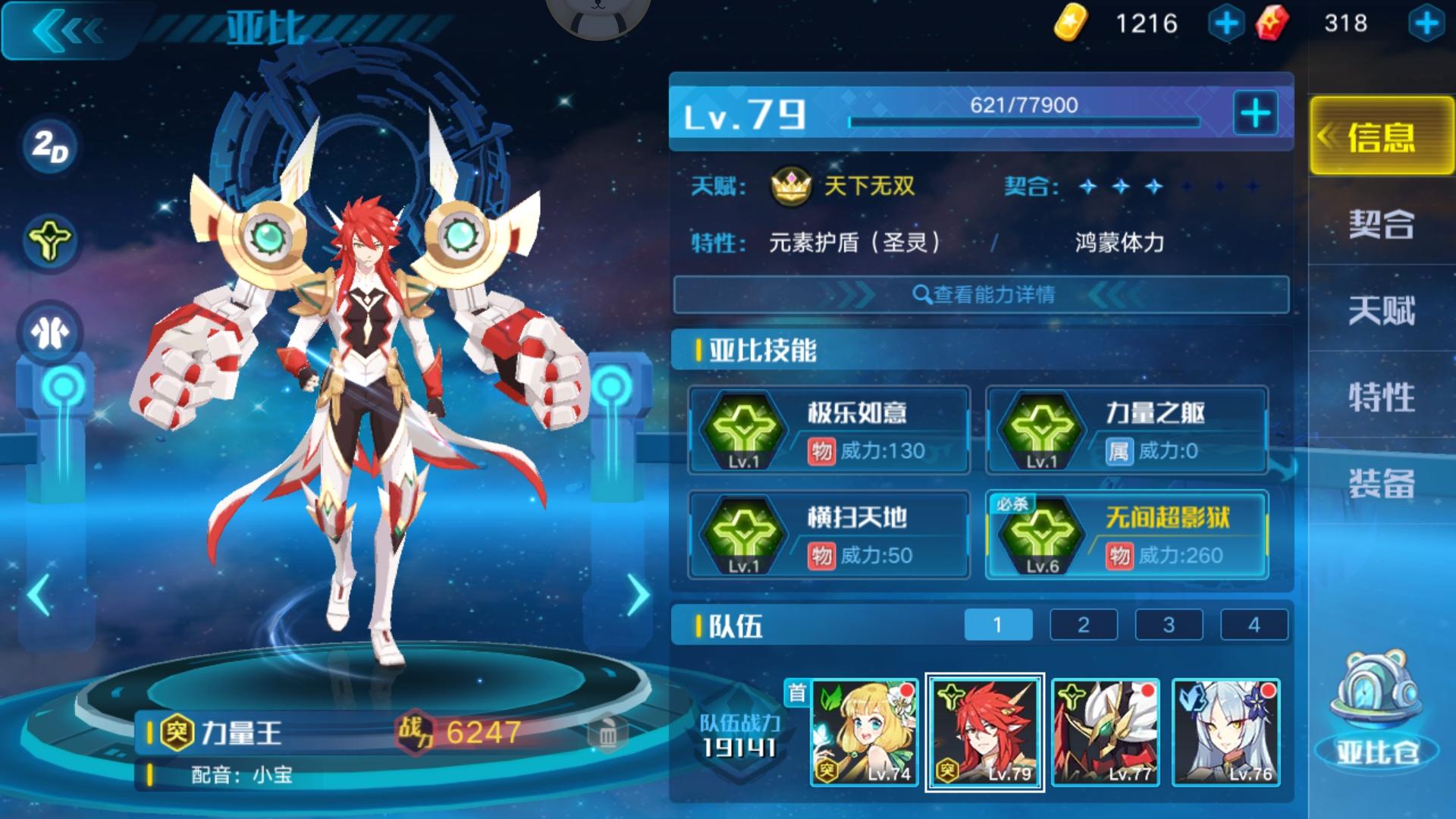Viewport: 1456px width, 819px height.
Task: Click the right arrow to view next character
Action: point(637,595)
